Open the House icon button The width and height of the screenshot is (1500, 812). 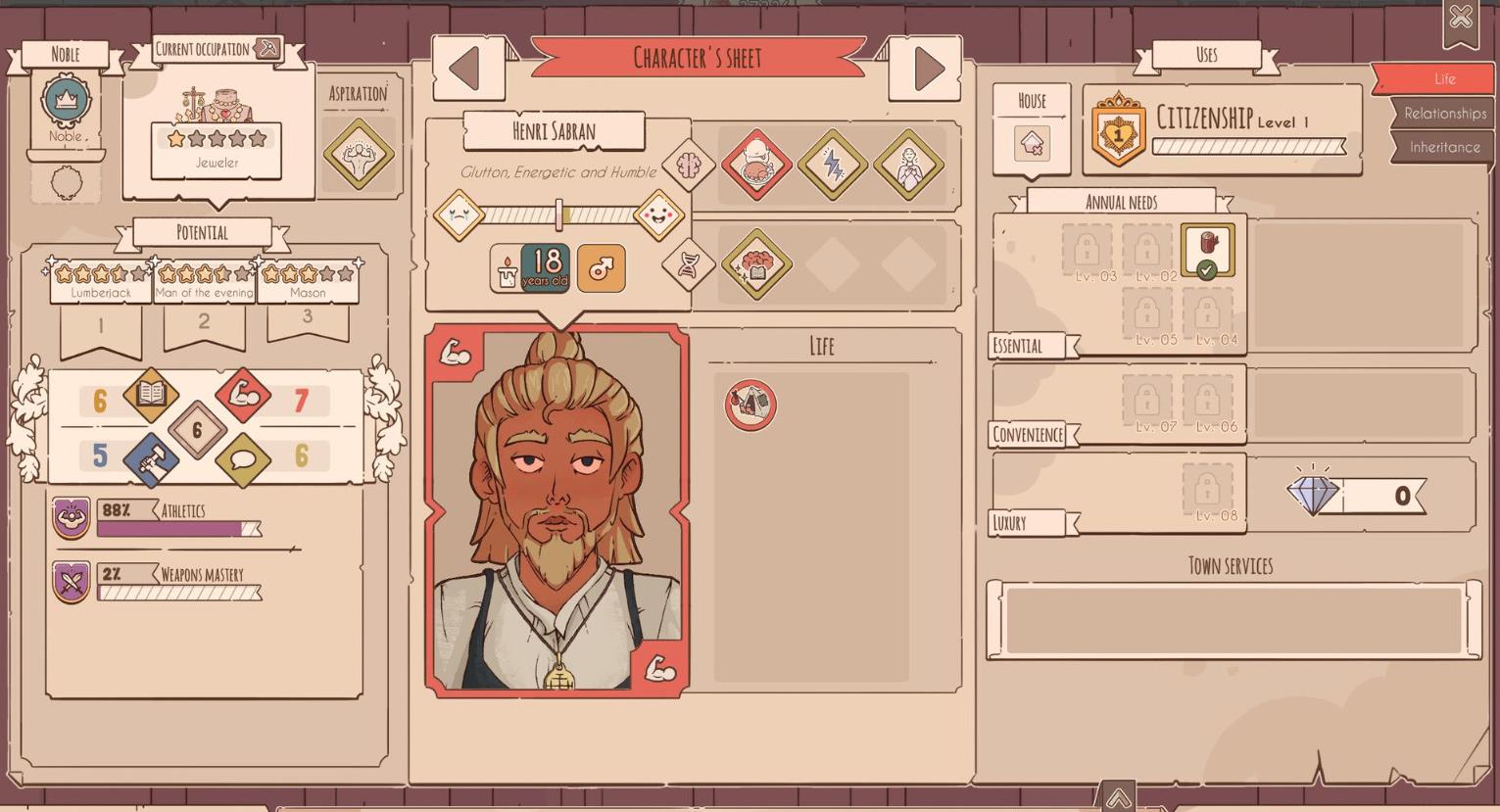(1032, 144)
